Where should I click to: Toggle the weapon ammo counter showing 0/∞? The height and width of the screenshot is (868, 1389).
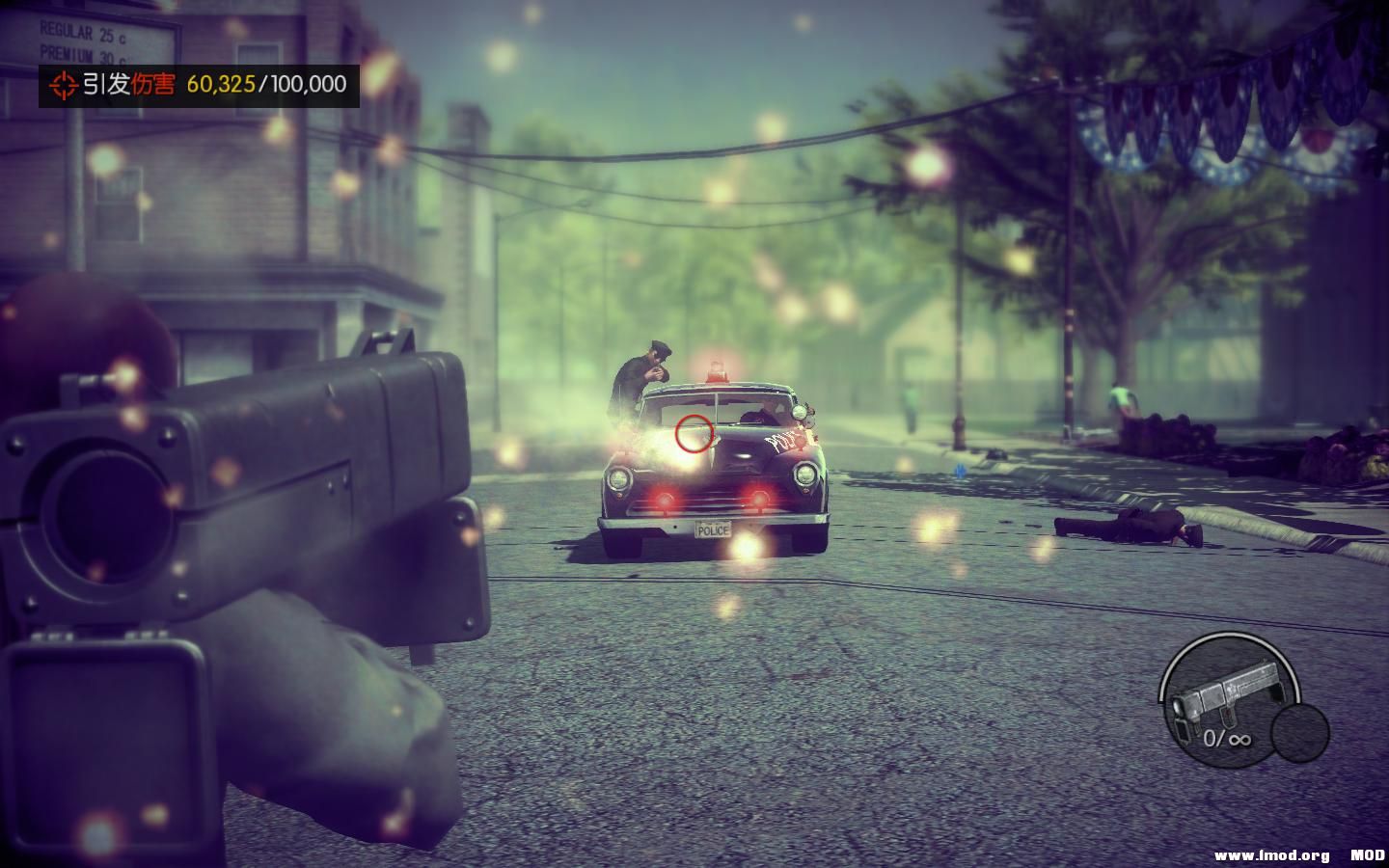(1227, 739)
